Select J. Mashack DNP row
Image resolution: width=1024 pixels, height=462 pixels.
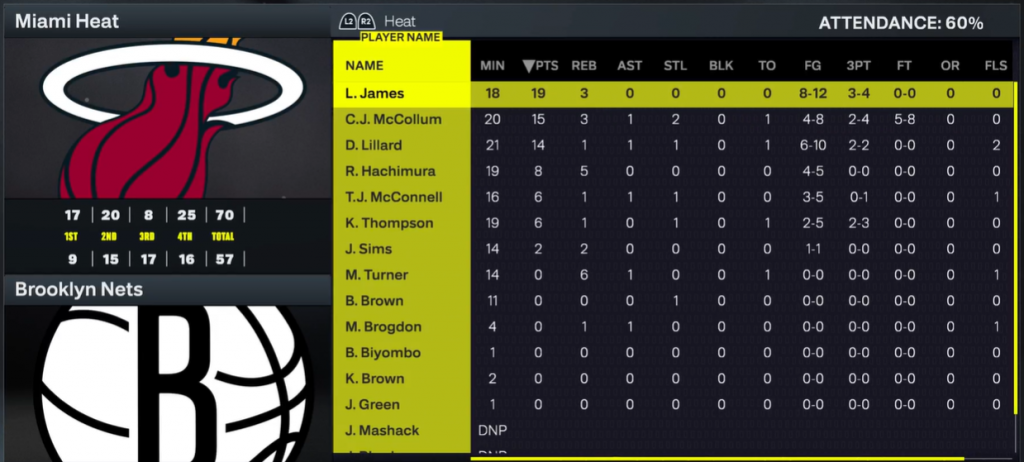coord(382,431)
